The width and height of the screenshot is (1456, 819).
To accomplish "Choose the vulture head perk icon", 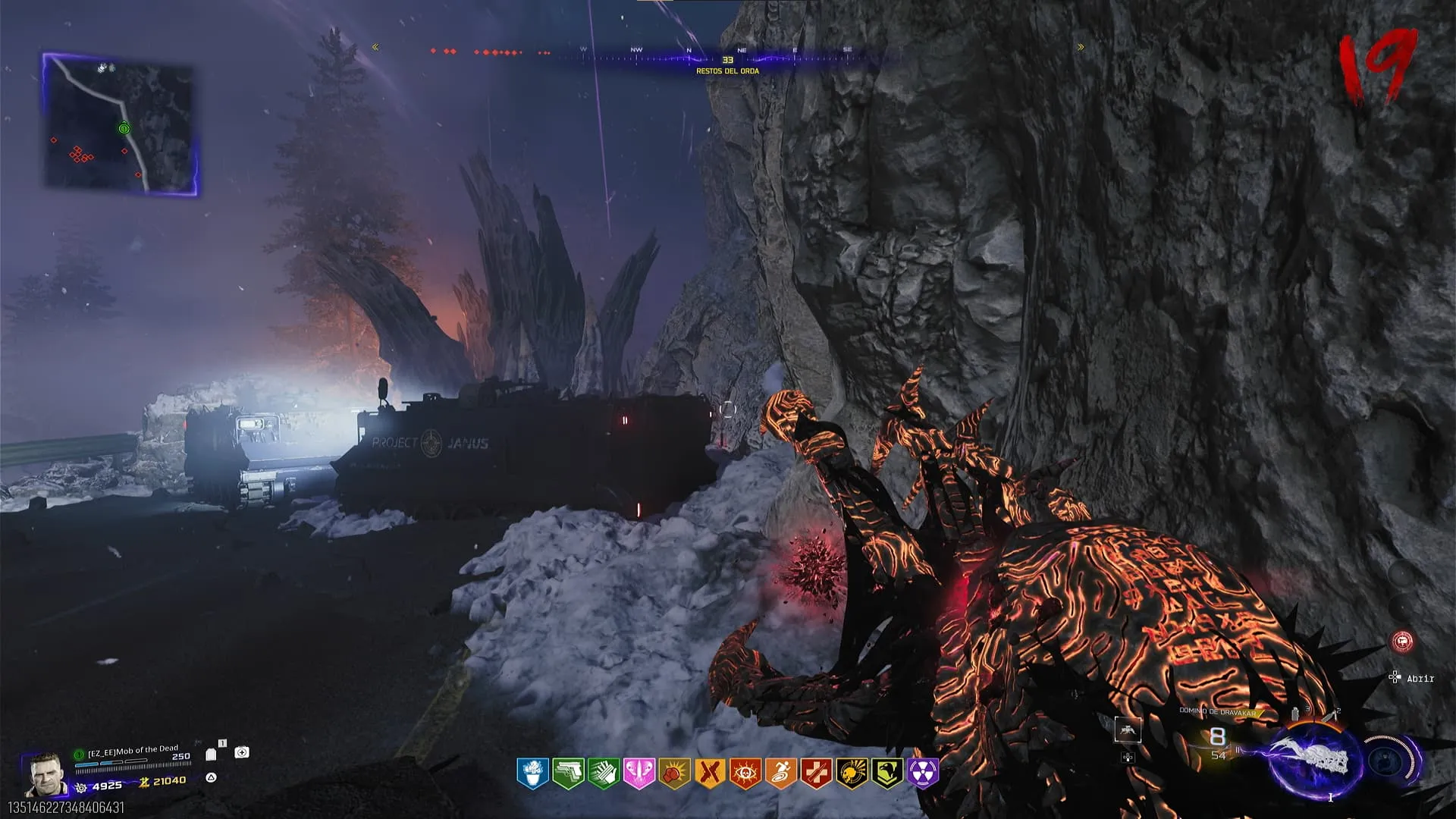I will click(x=887, y=773).
